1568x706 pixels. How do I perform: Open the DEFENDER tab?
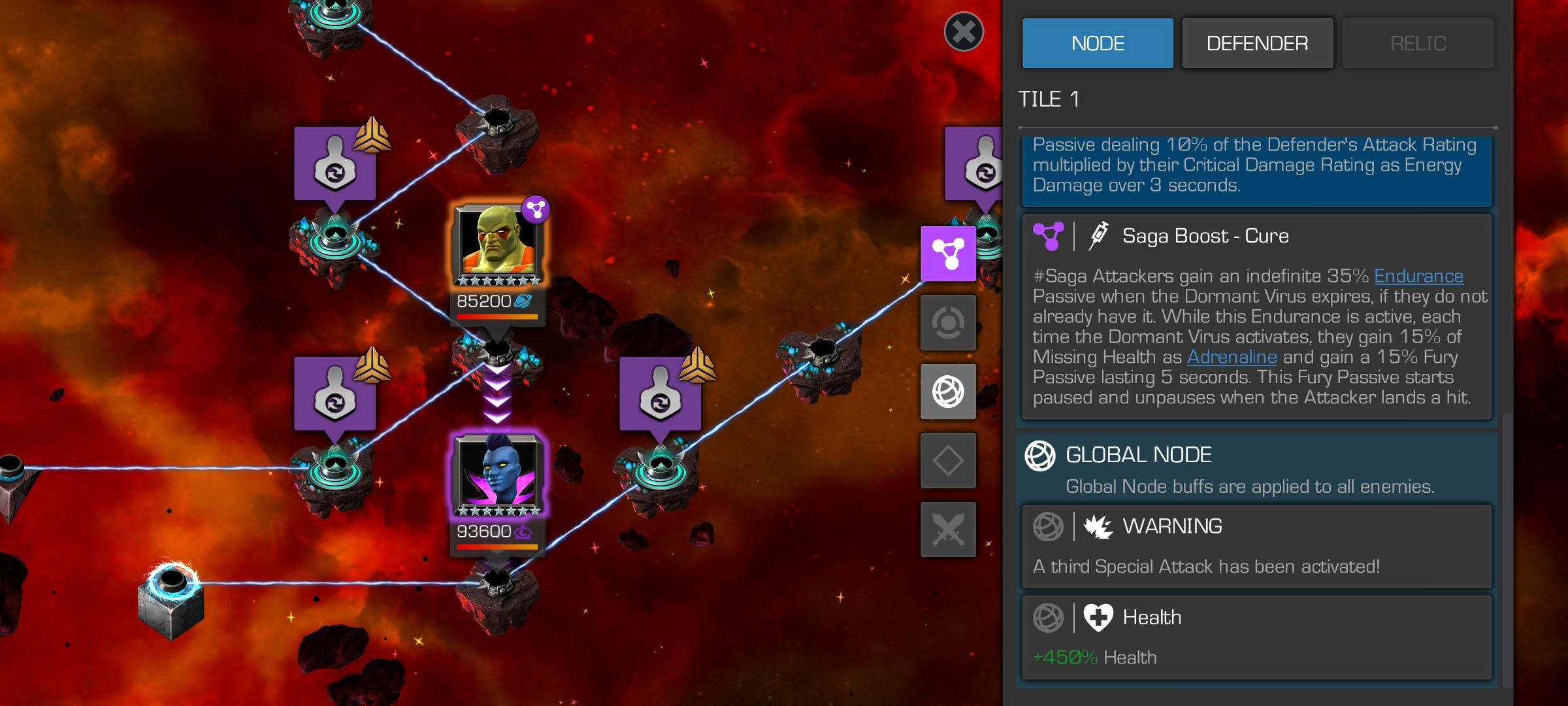[x=1257, y=43]
